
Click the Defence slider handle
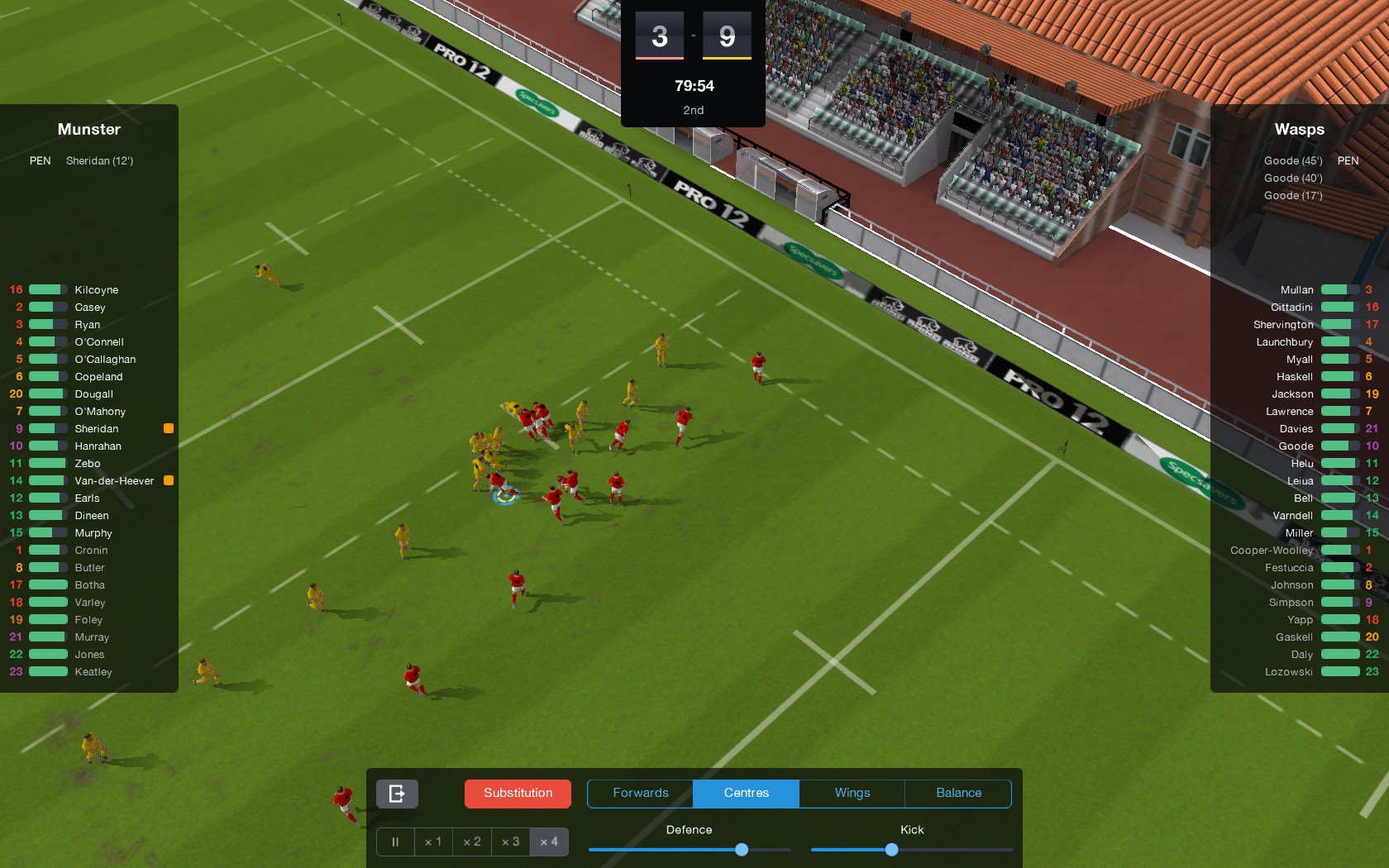[741, 849]
